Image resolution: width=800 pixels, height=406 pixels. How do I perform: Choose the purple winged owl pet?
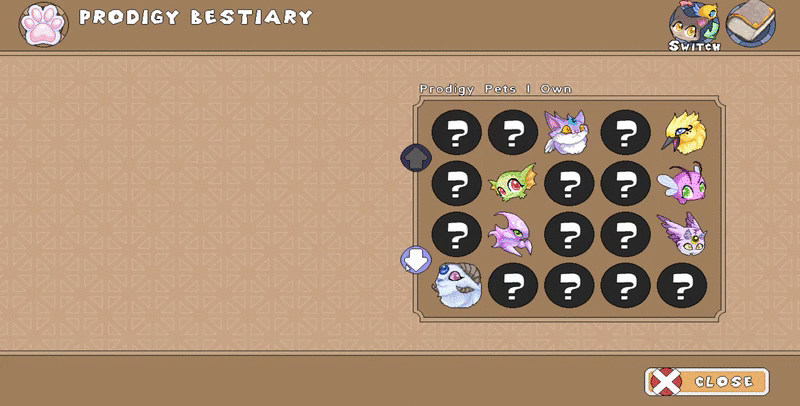(x=682, y=234)
